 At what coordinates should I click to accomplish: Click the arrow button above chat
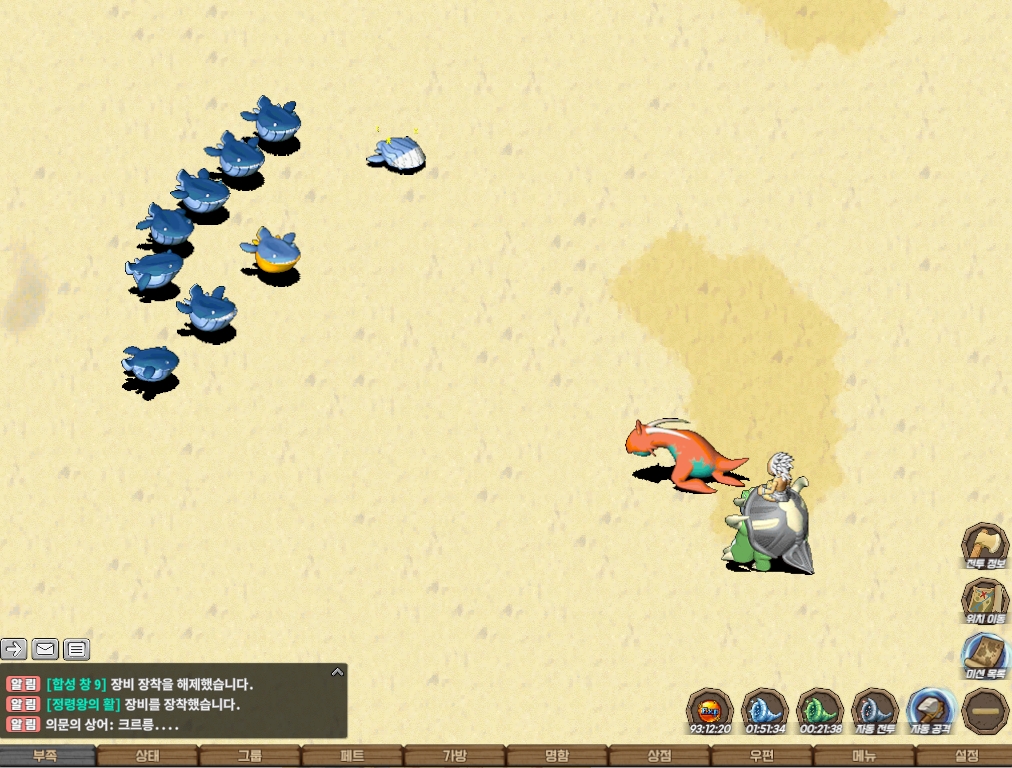[14, 649]
